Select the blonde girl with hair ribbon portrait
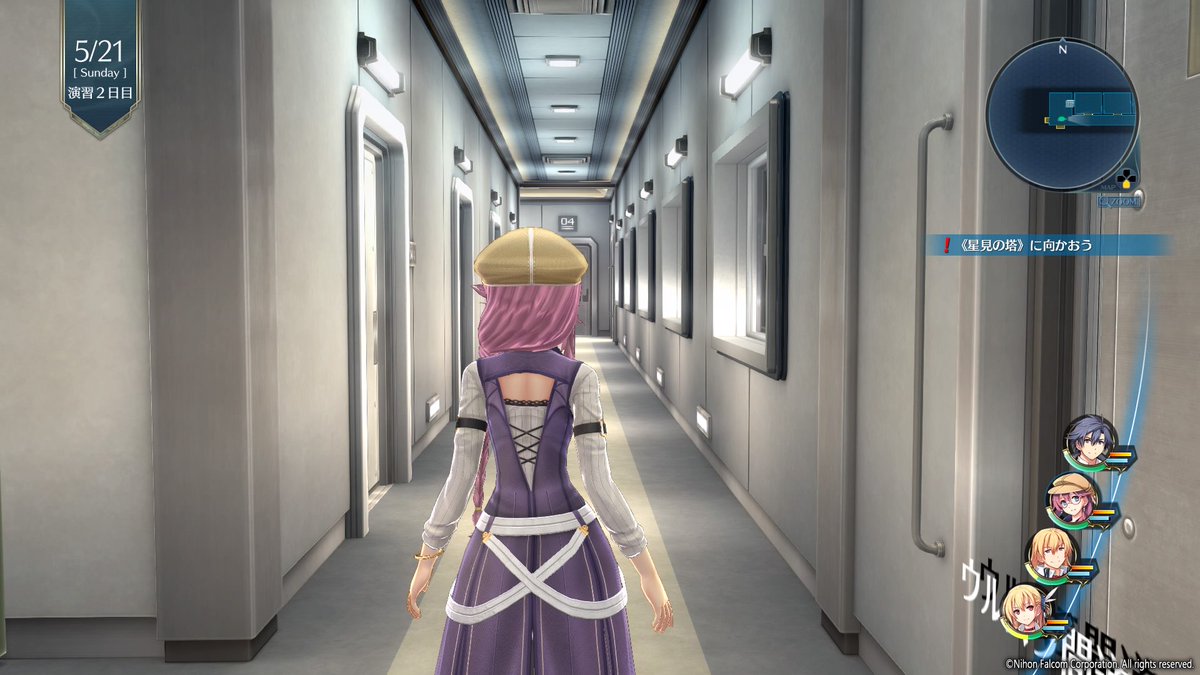This screenshot has height=675, width=1200. point(1026,608)
